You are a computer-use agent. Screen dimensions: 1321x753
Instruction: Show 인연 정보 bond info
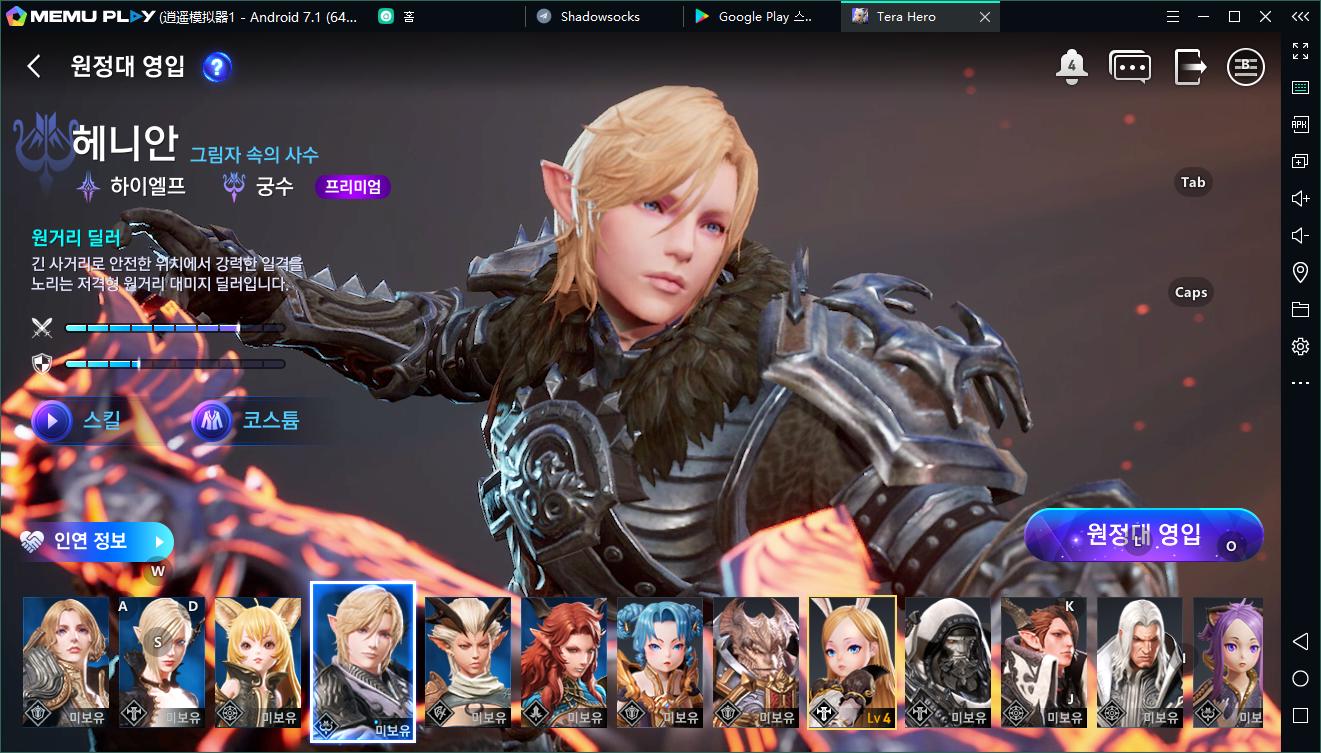point(95,541)
